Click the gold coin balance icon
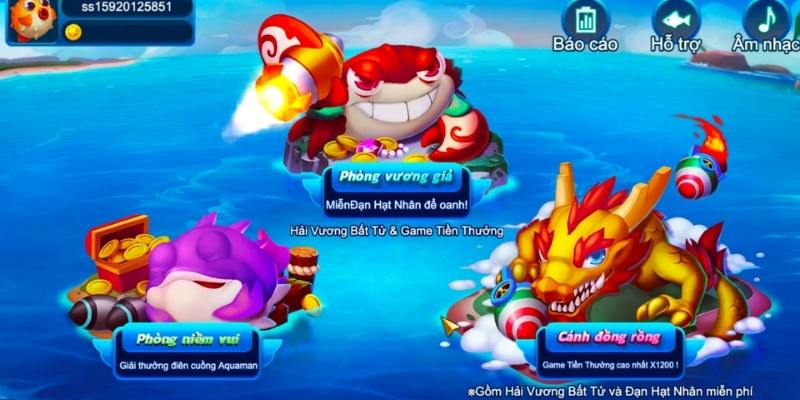800x400 pixels. (73, 32)
